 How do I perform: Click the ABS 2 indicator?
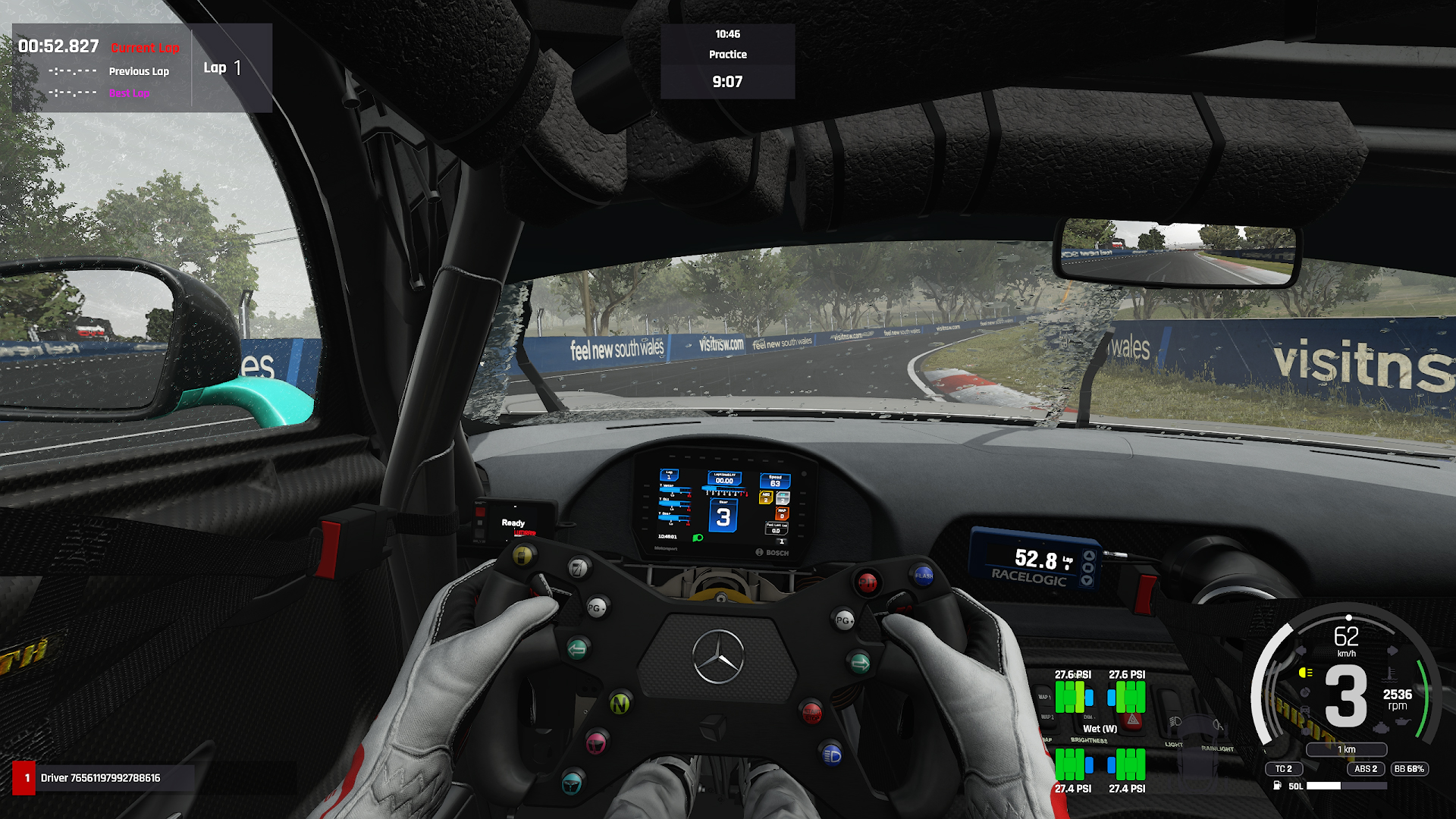click(x=1366, y=769)
